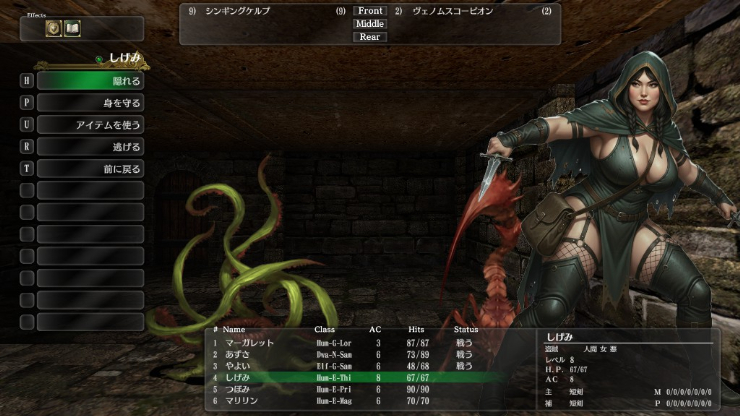Go back with 前に戻る

(91, 169)
